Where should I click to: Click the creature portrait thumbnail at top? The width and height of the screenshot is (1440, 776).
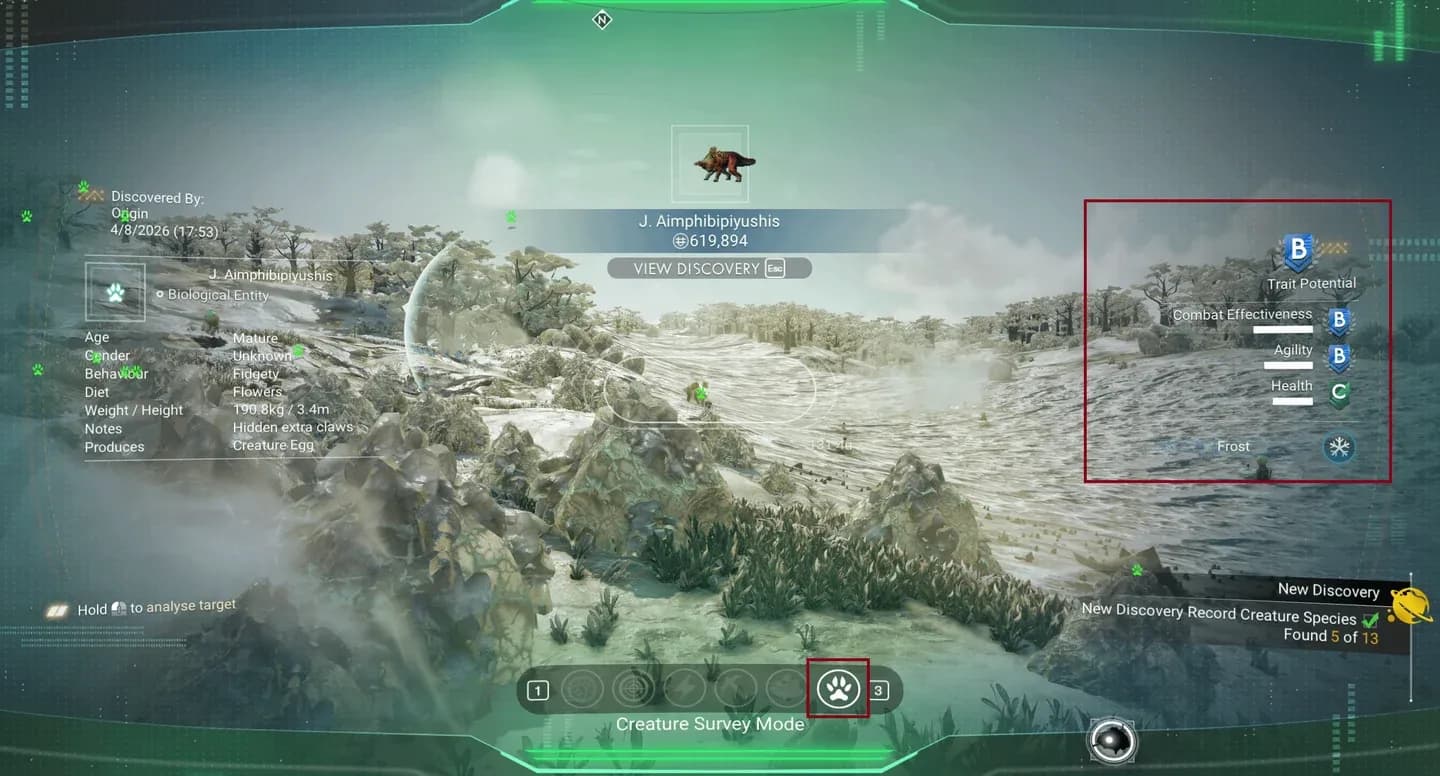710,163
